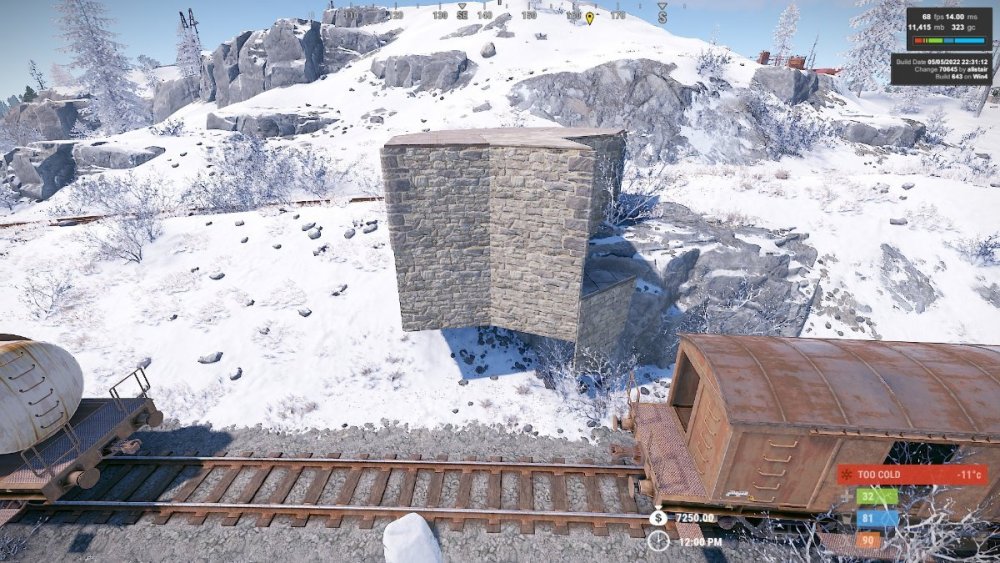This screenshot has height=563, width=1000.
Task: Select the red Too Cold status alert
Action: coord(911,475)
